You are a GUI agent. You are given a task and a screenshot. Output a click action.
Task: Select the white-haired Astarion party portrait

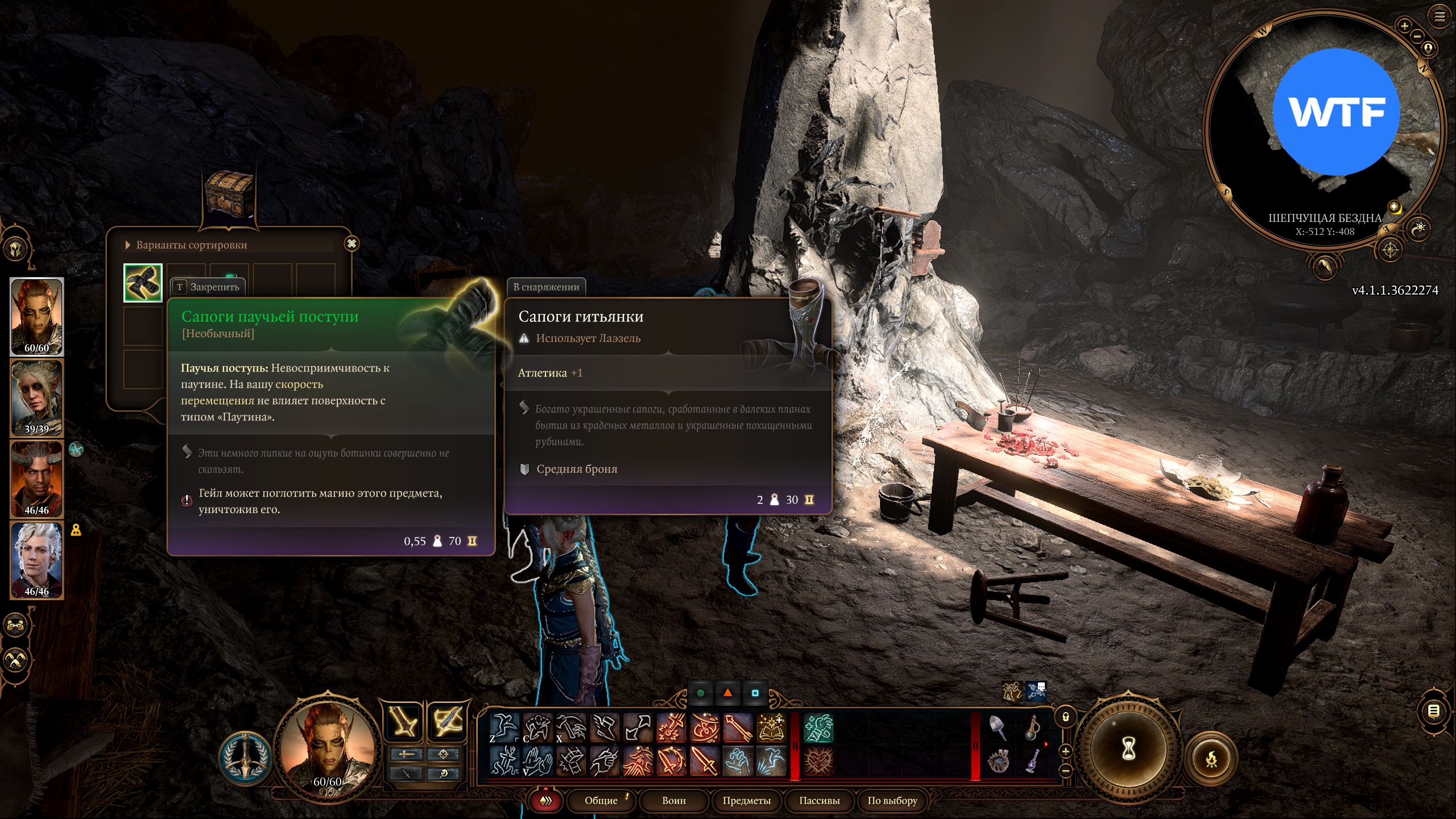tap(37, 560)
